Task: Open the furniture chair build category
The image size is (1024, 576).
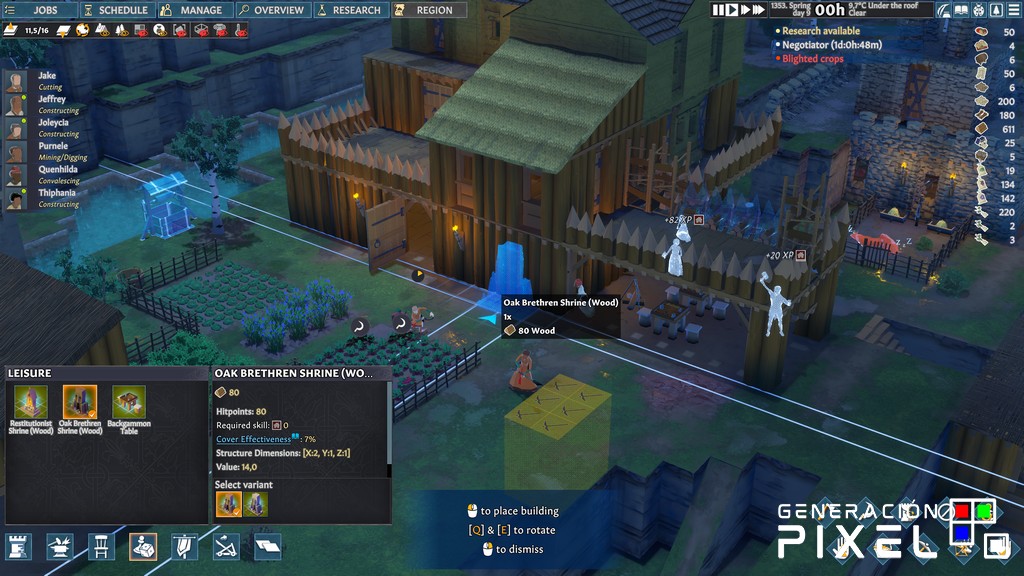Action: coord(100,546)
